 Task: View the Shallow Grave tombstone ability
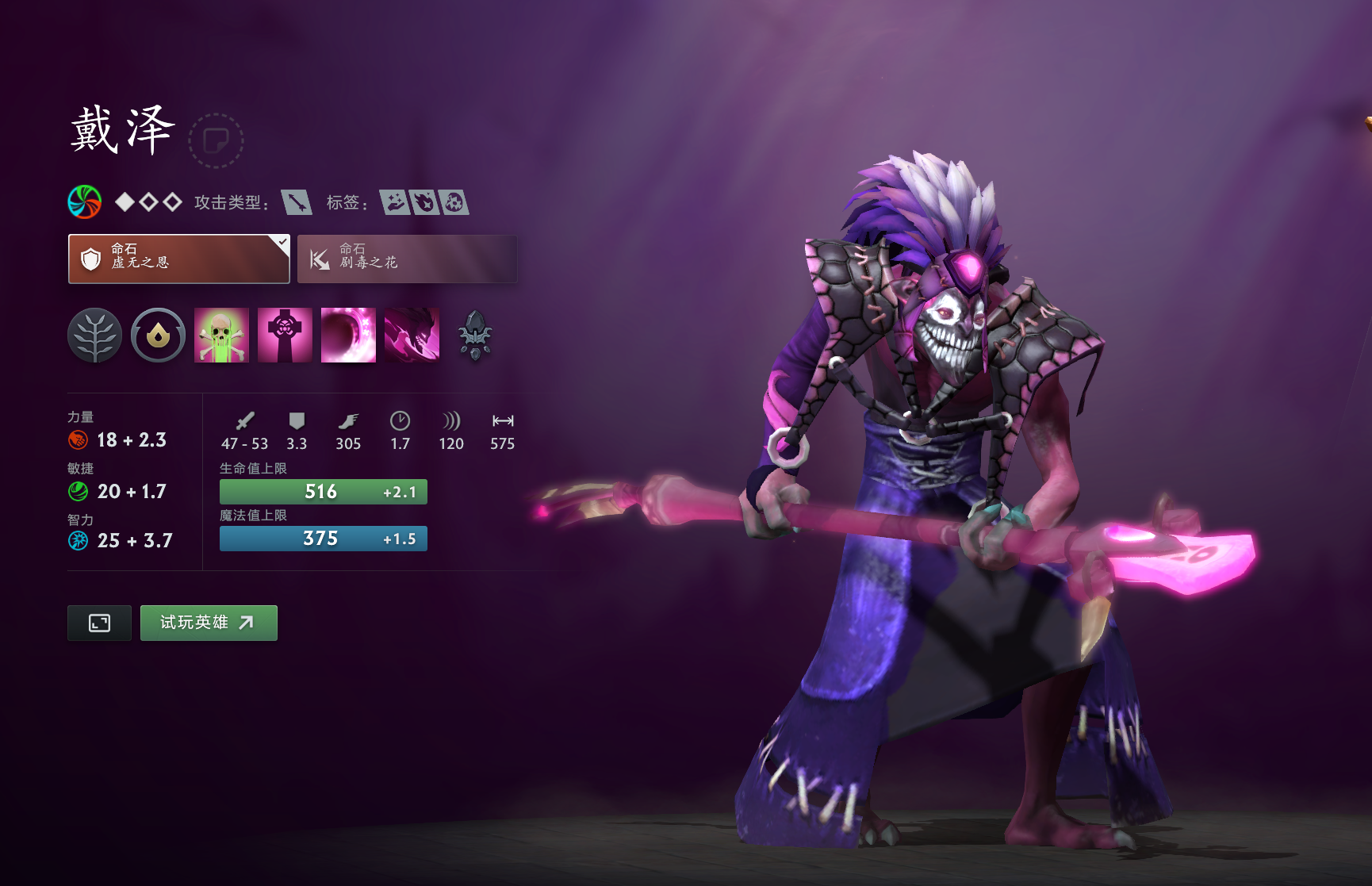pyautogui.click(x=285, y=336)
